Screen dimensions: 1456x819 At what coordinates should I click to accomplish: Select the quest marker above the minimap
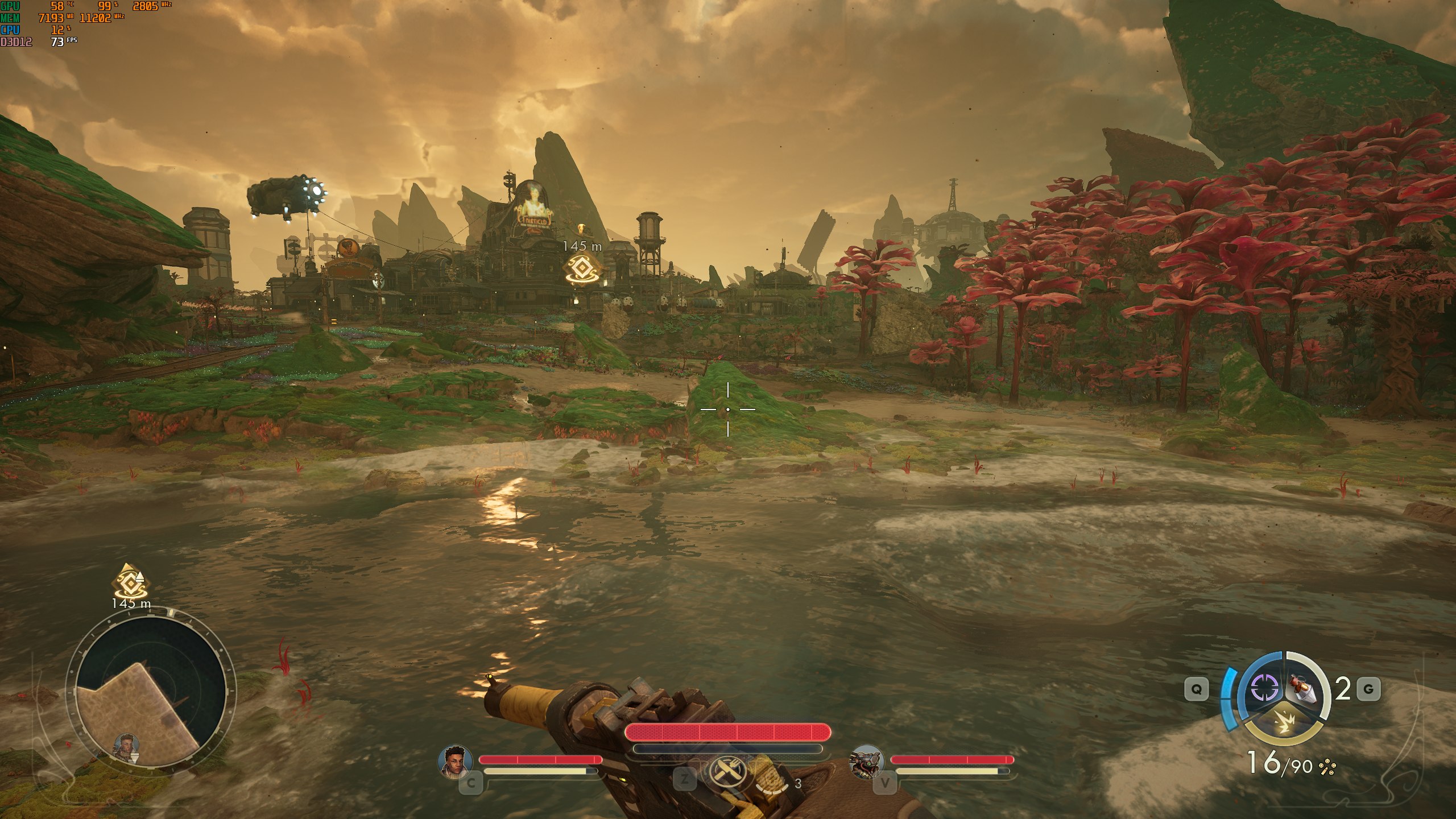[131, 581]
